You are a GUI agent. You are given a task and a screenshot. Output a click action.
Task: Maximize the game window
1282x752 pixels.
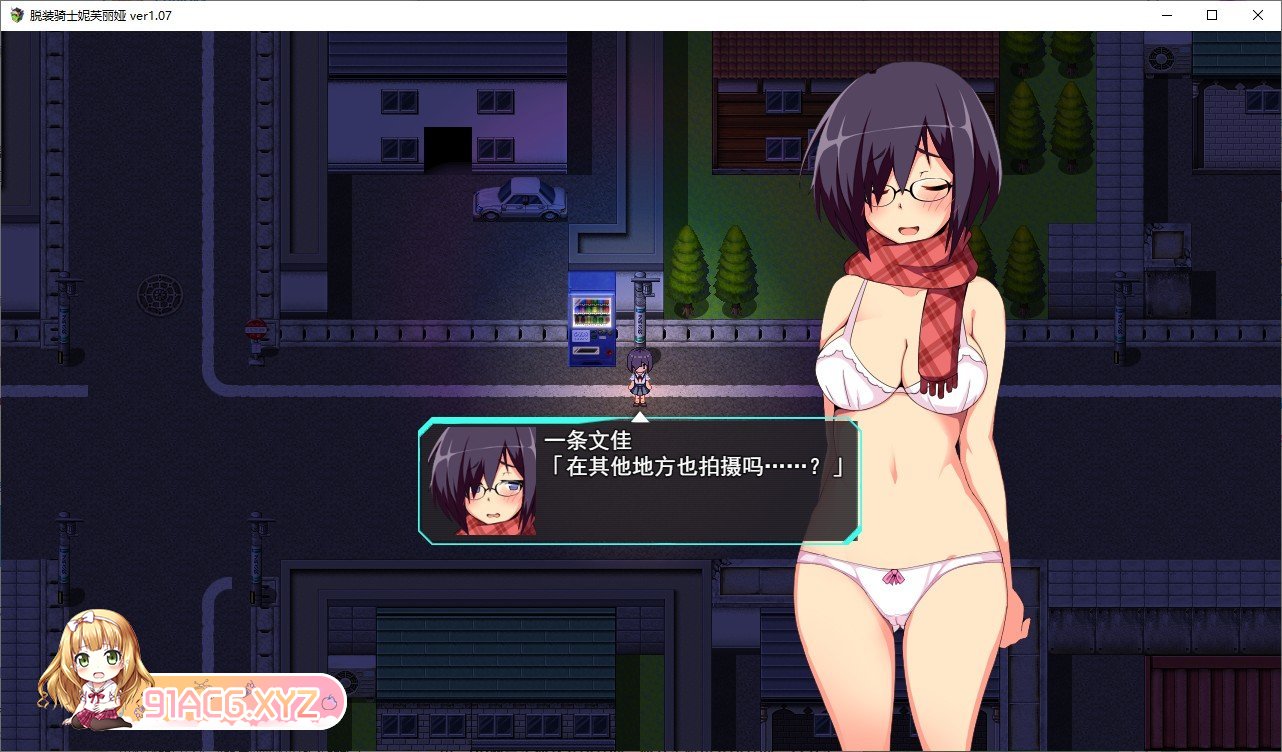coord(1212,15)
